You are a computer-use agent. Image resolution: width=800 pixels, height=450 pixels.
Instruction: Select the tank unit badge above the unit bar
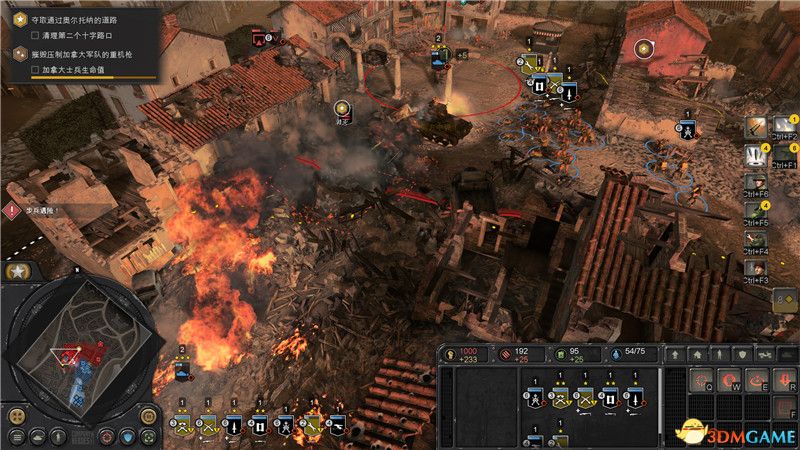pyautogui.click(x=182, y=370)
